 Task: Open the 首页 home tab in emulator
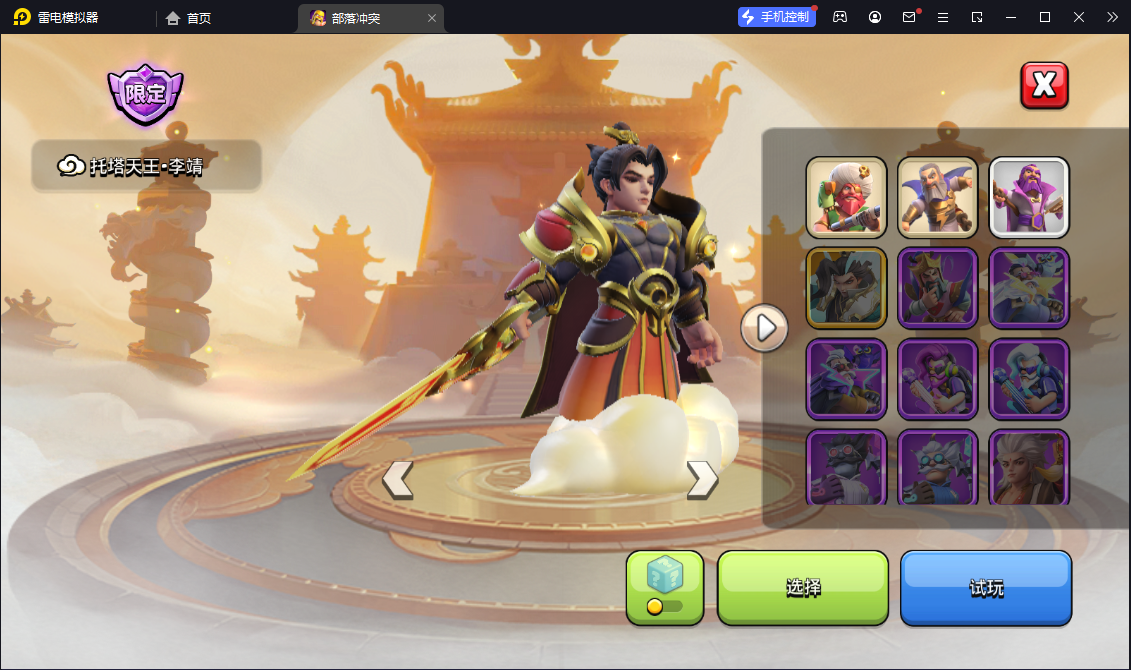[189, 18]
